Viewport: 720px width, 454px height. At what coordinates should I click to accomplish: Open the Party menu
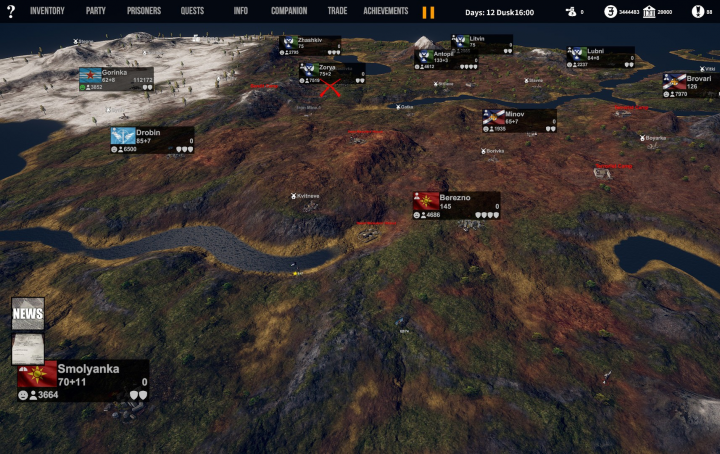[96, 11]
